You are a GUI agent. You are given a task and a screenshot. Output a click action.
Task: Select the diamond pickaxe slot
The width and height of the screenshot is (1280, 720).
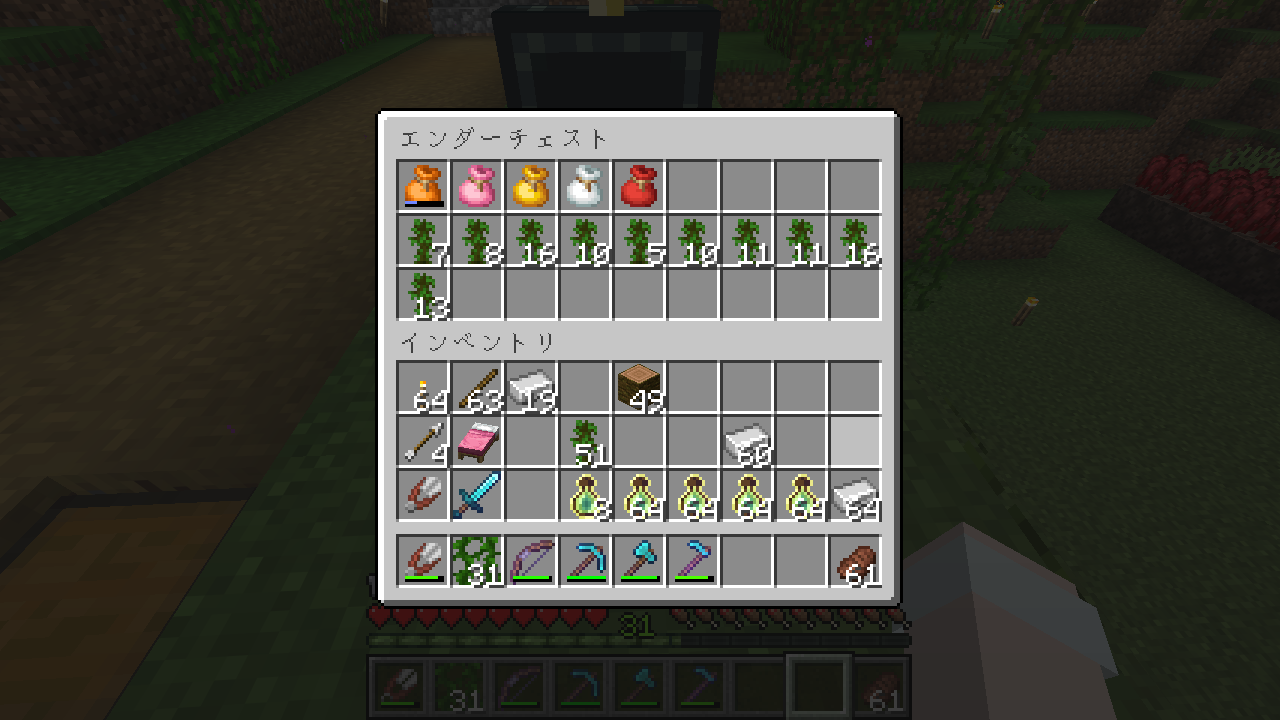585,561
